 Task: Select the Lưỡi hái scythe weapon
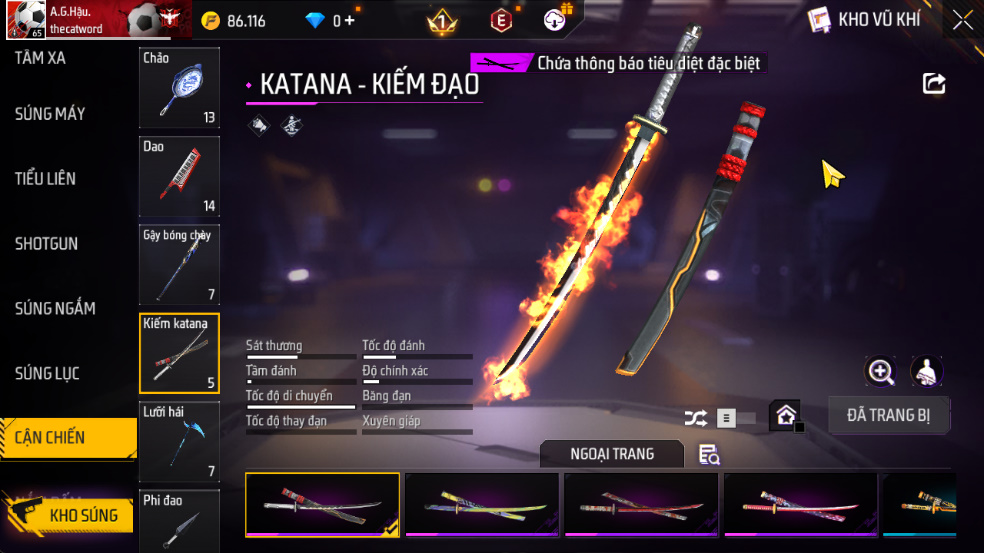point(180,441)
